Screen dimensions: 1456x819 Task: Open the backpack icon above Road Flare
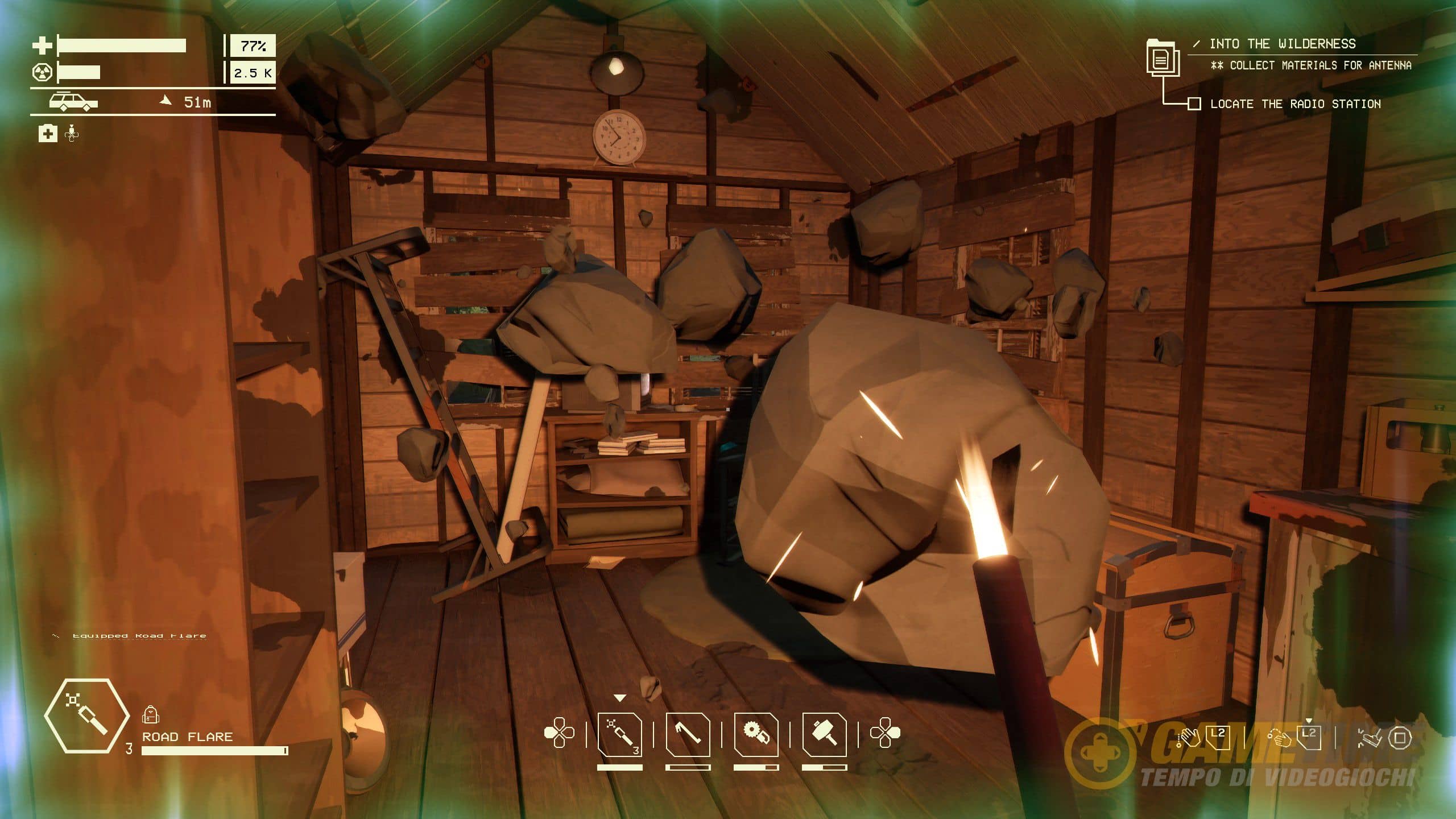point(150,714)
